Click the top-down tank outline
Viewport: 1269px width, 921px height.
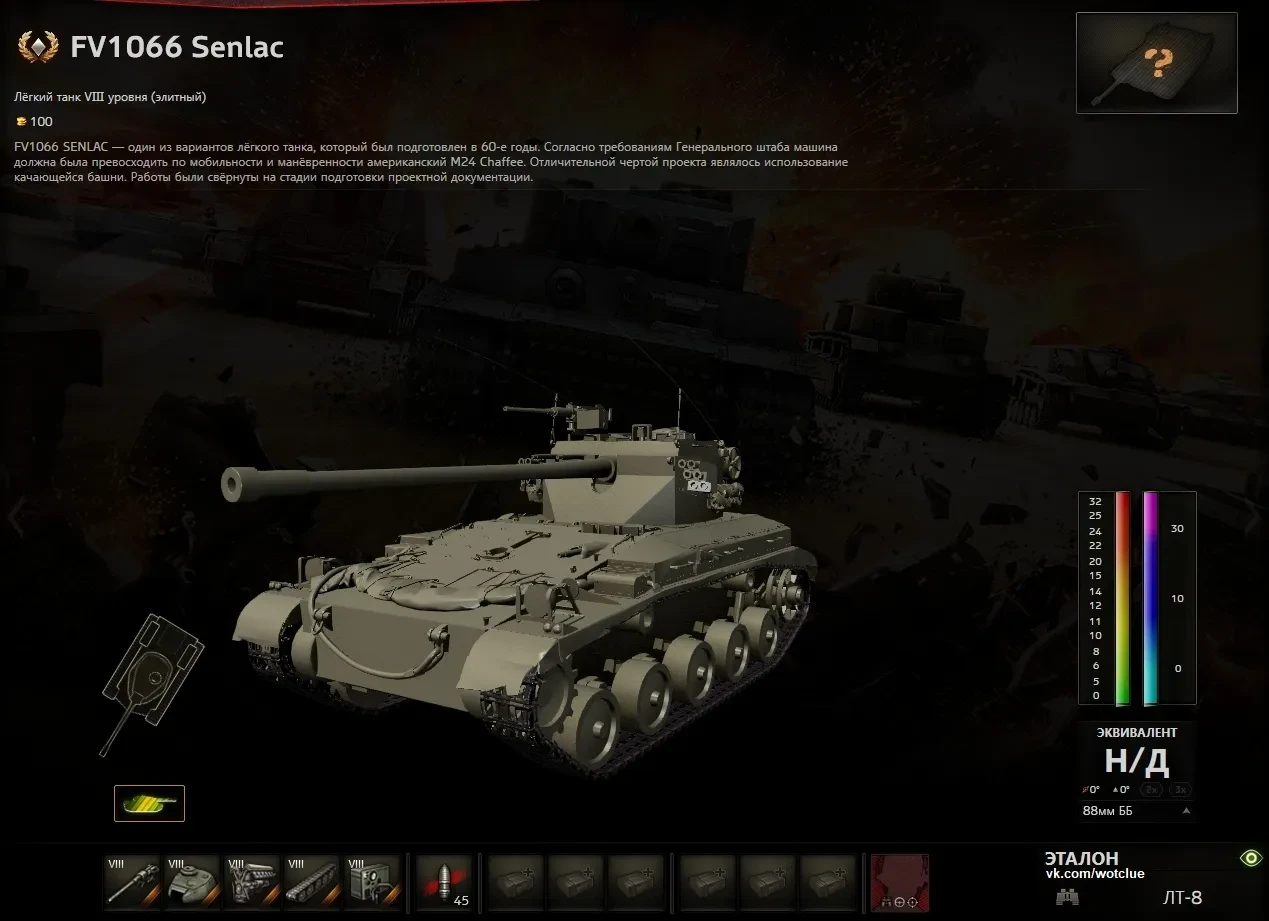tap(152, 682)
